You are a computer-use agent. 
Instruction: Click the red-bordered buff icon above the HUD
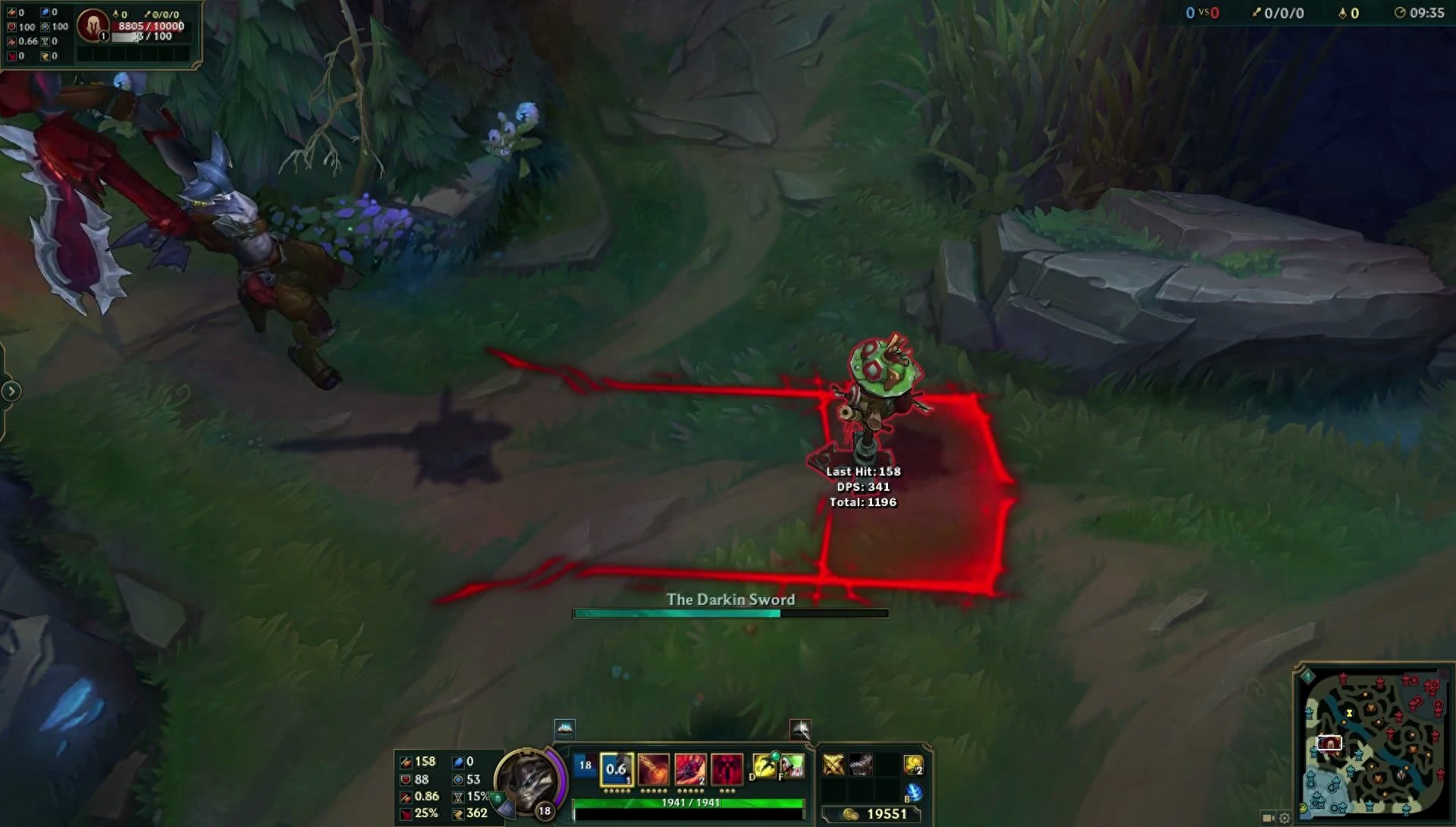tap(800, 729)
